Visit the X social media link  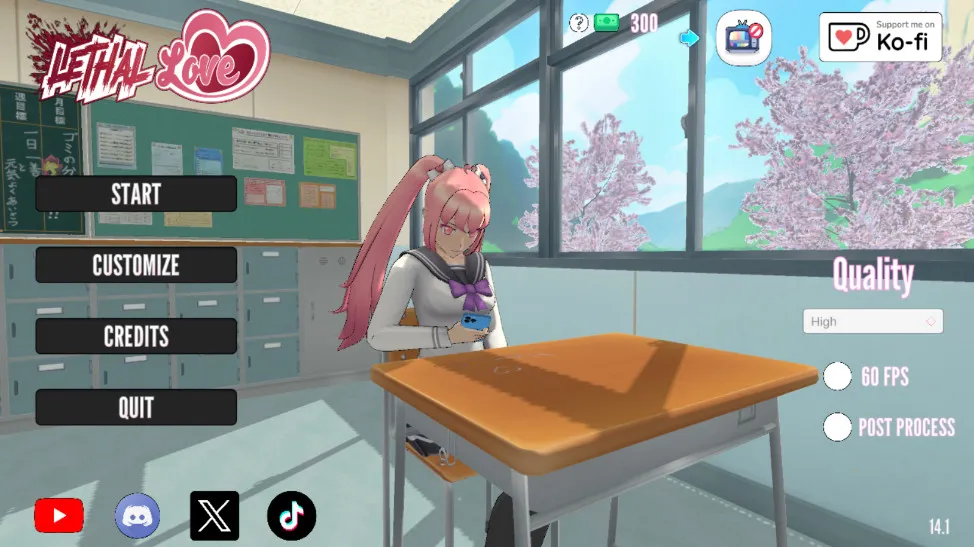coord(214,516)
